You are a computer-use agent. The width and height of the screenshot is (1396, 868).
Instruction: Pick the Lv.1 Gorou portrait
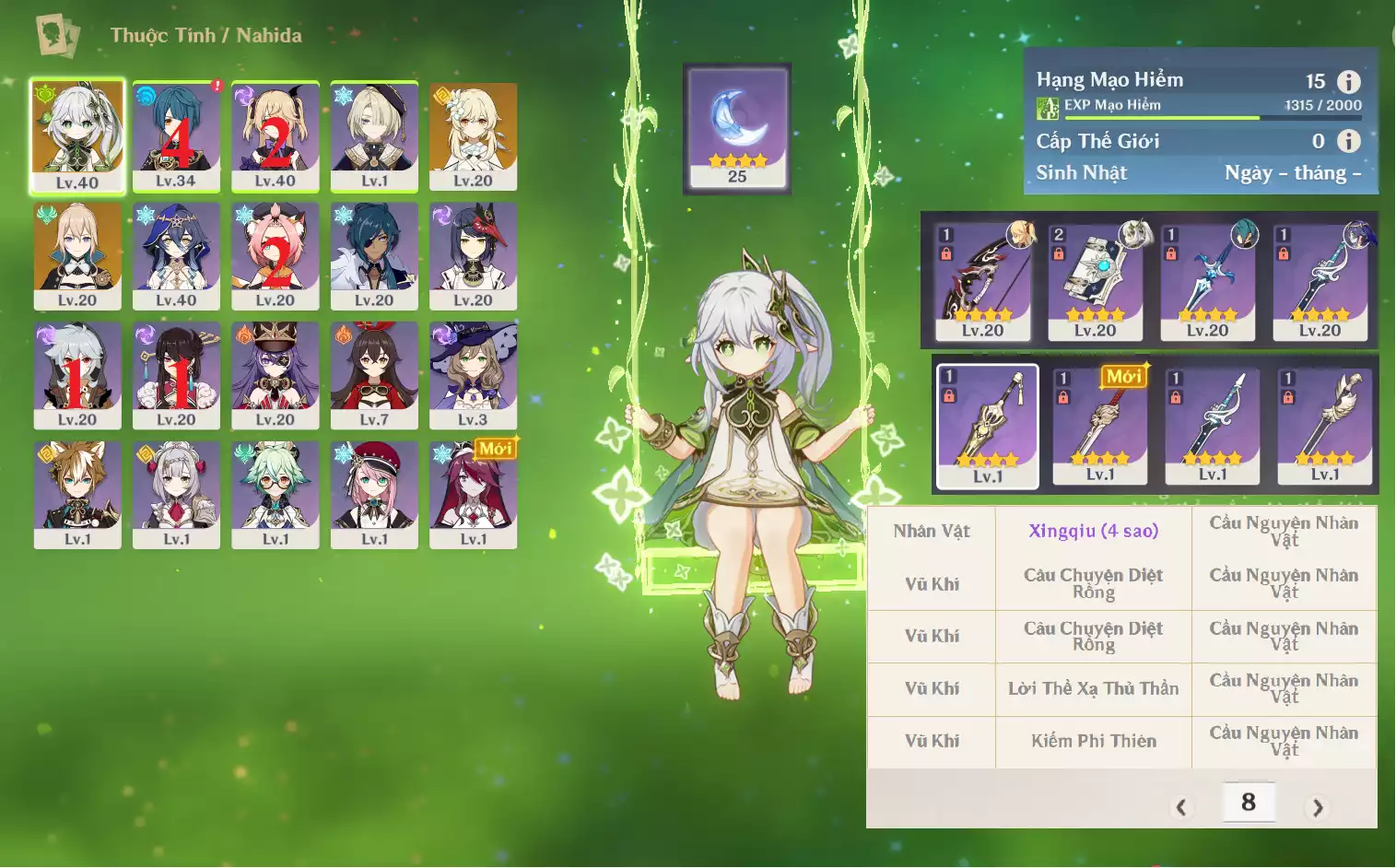click(x=77, y=494)
